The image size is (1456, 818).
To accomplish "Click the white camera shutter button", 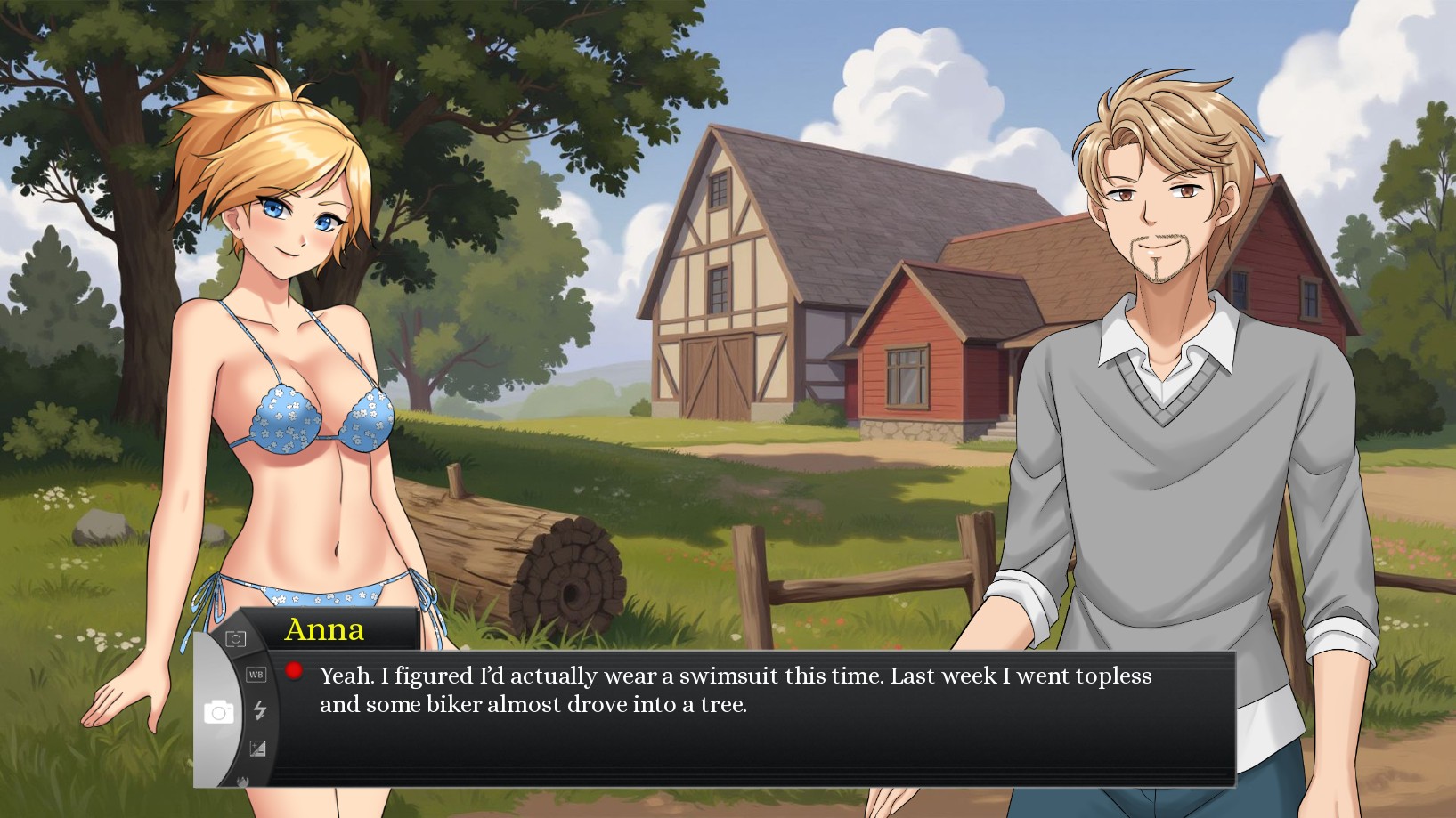I will (x=219, y=712).
